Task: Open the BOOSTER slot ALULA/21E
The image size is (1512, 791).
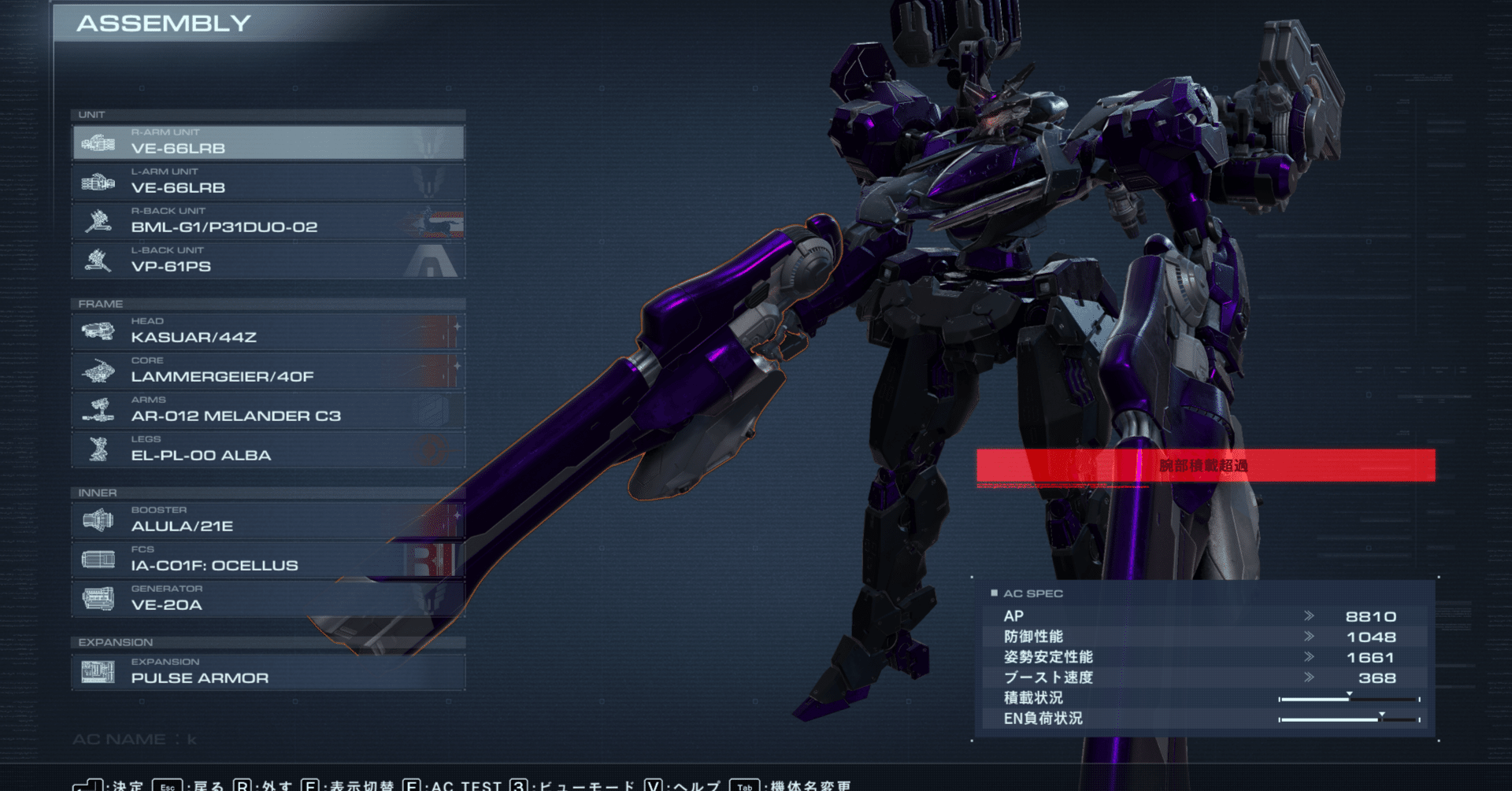Action: pos(268,520)
